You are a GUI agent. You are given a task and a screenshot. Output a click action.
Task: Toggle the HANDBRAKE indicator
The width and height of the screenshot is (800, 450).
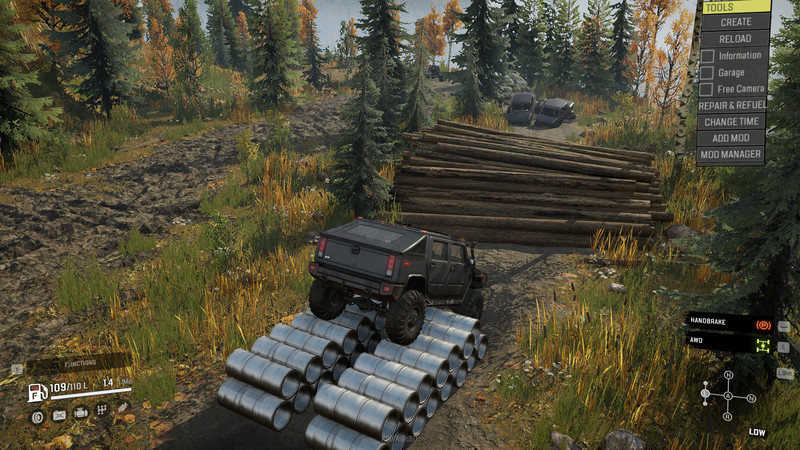point(762,325)
